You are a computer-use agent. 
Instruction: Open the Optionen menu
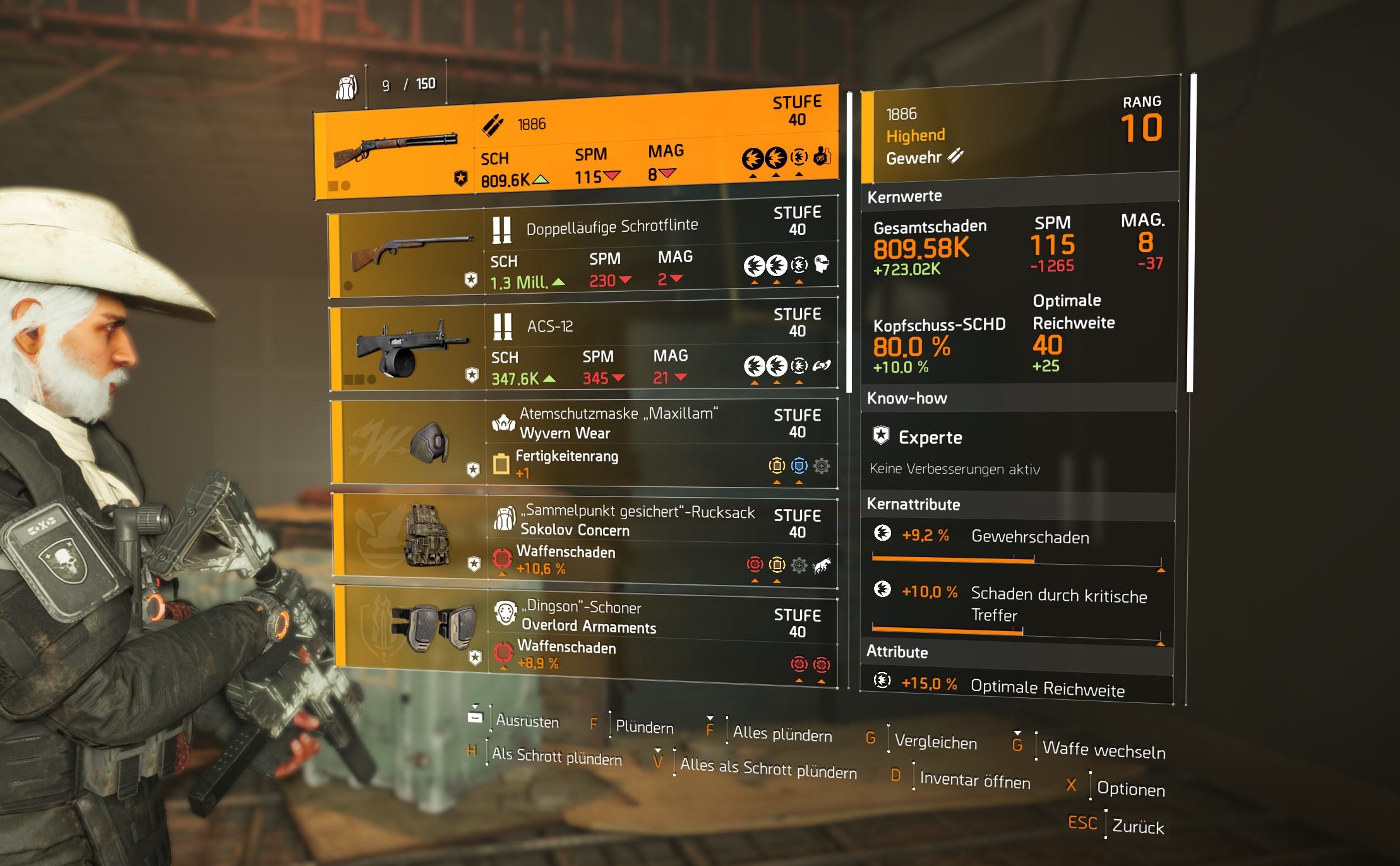(1130, 789)
